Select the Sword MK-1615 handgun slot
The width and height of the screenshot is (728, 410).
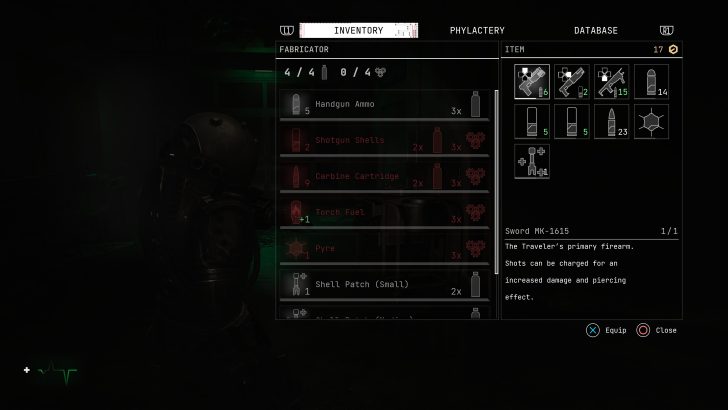[532, 81]
